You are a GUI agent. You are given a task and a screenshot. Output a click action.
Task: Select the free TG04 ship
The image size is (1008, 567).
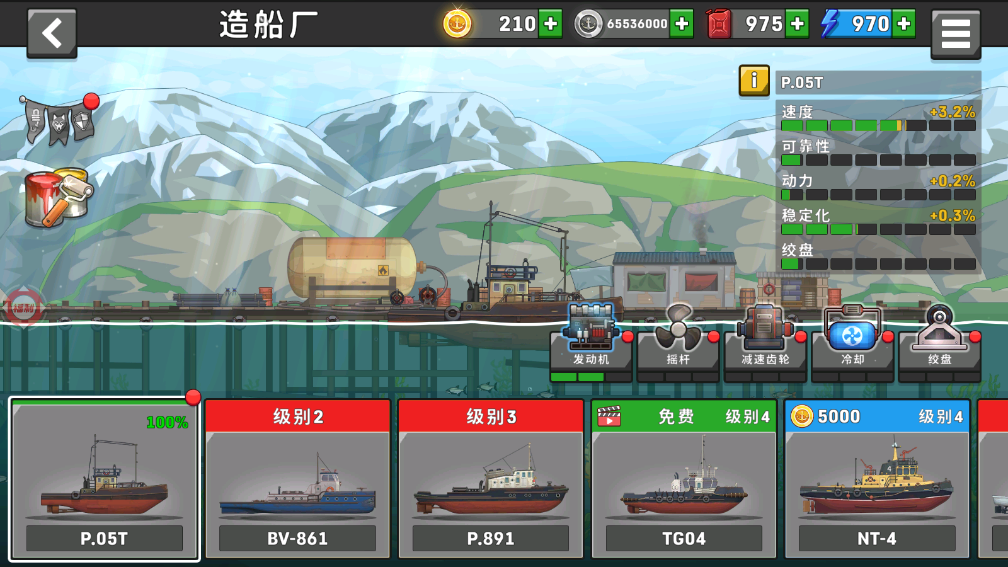pos(683,480)
